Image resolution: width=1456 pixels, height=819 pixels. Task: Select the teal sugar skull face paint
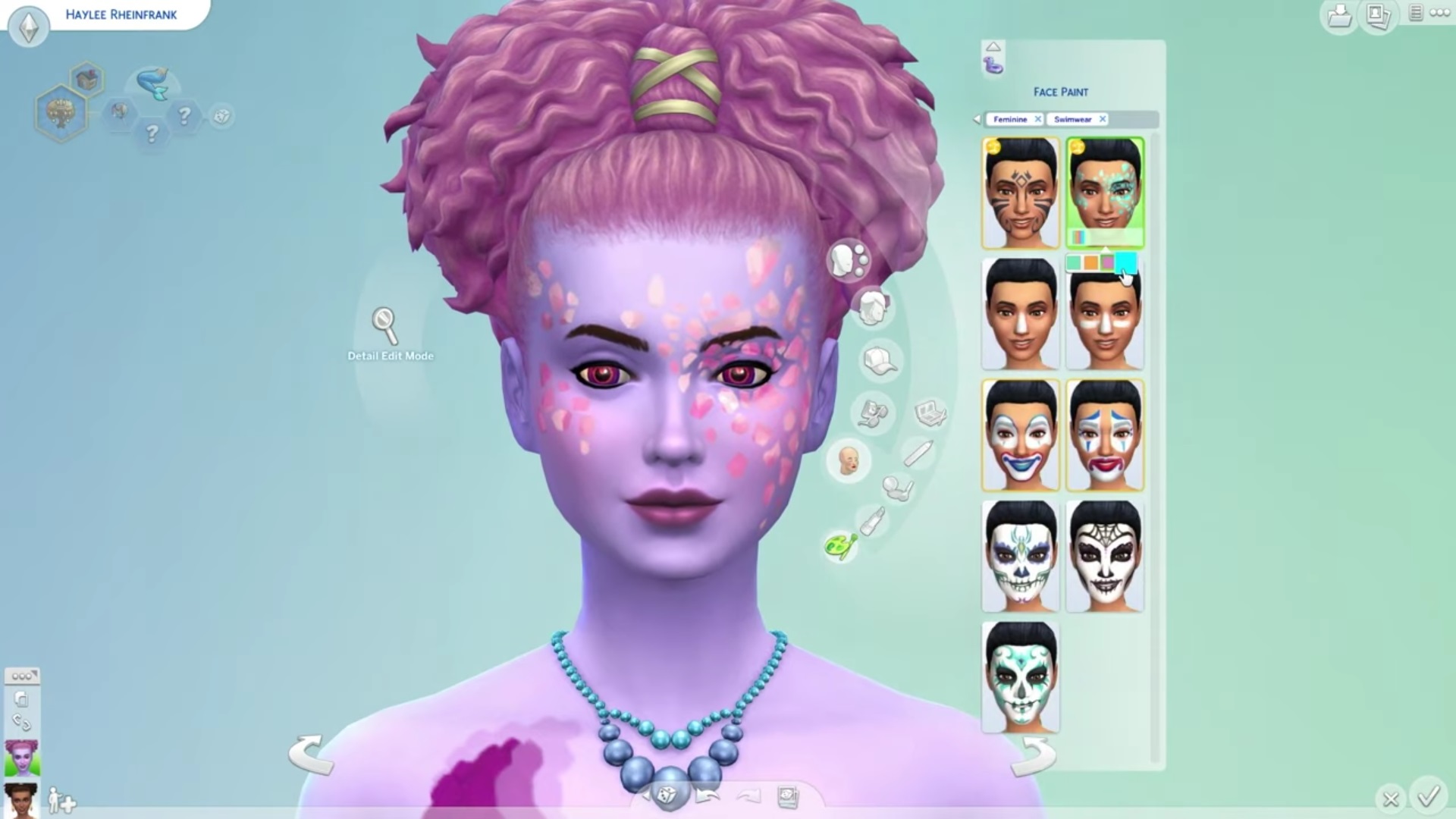pyautogui.click(x=1020, y=678)
